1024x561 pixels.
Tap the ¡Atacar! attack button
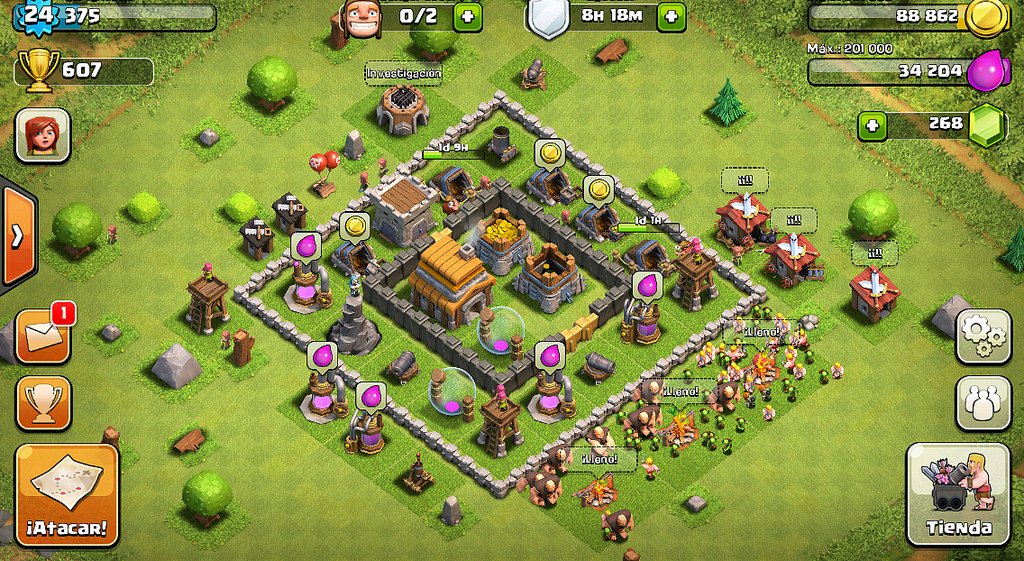(x=67, y=495)
